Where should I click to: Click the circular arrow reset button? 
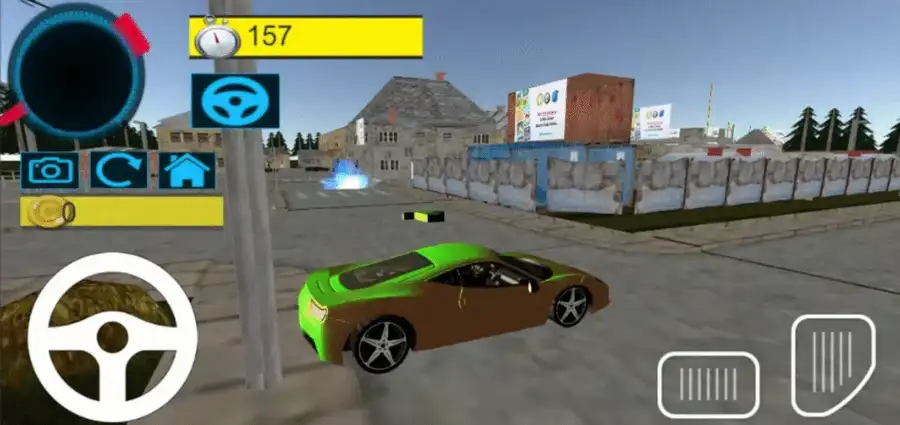119,169
